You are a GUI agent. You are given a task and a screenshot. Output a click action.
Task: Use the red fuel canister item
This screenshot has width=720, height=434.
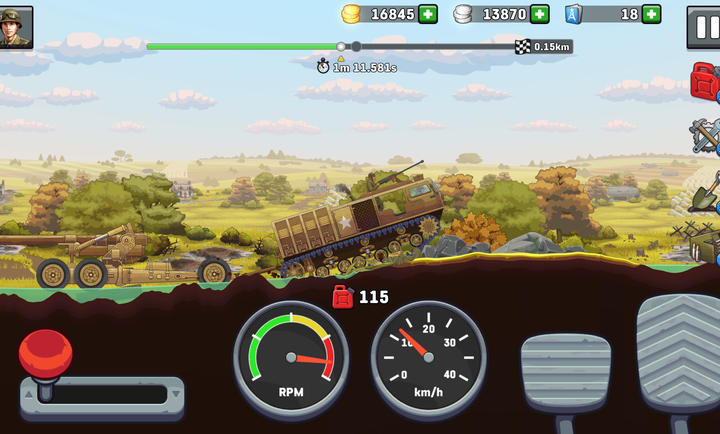point(706,80)
